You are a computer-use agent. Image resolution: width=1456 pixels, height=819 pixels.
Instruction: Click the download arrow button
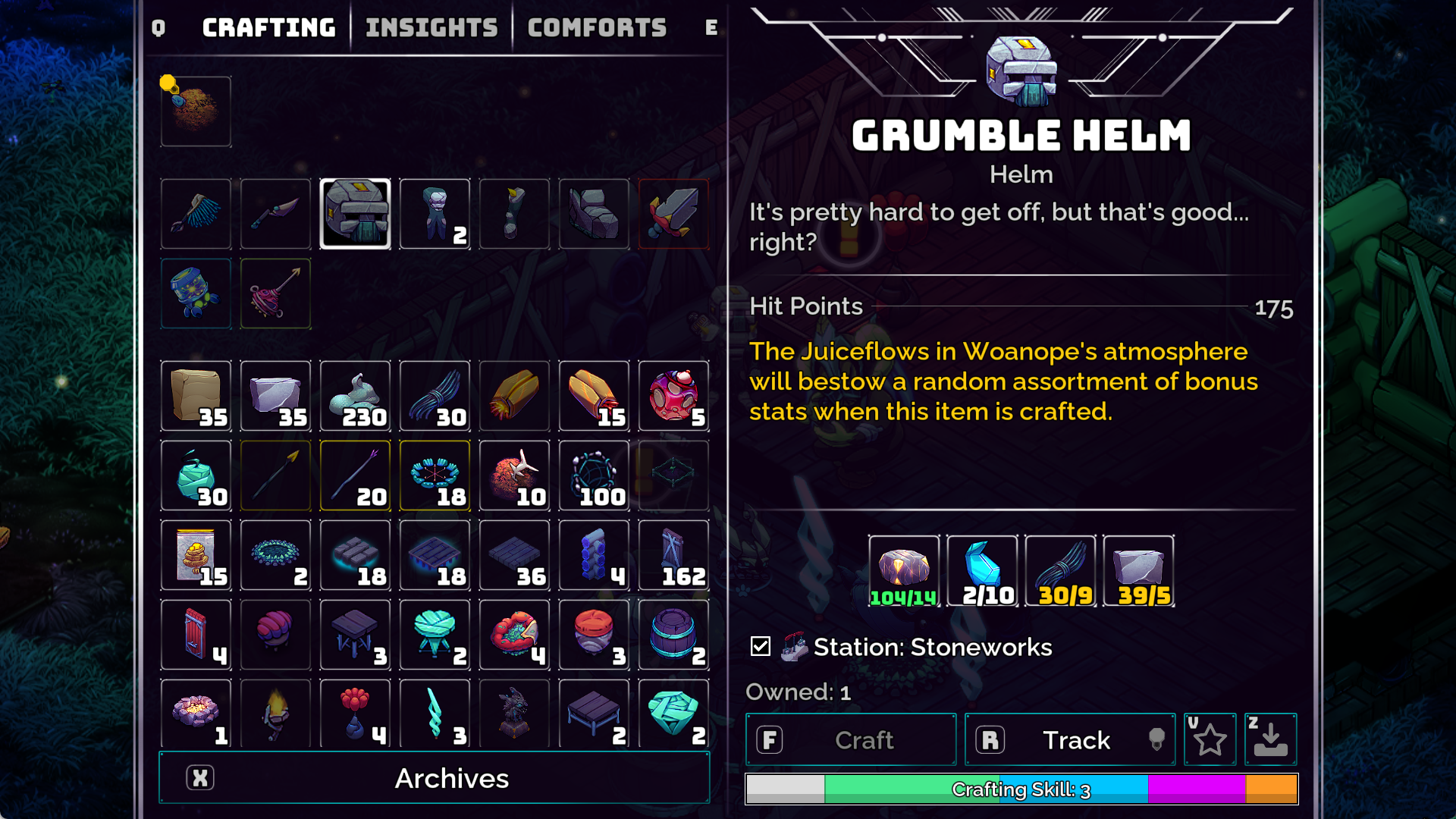1270,739
